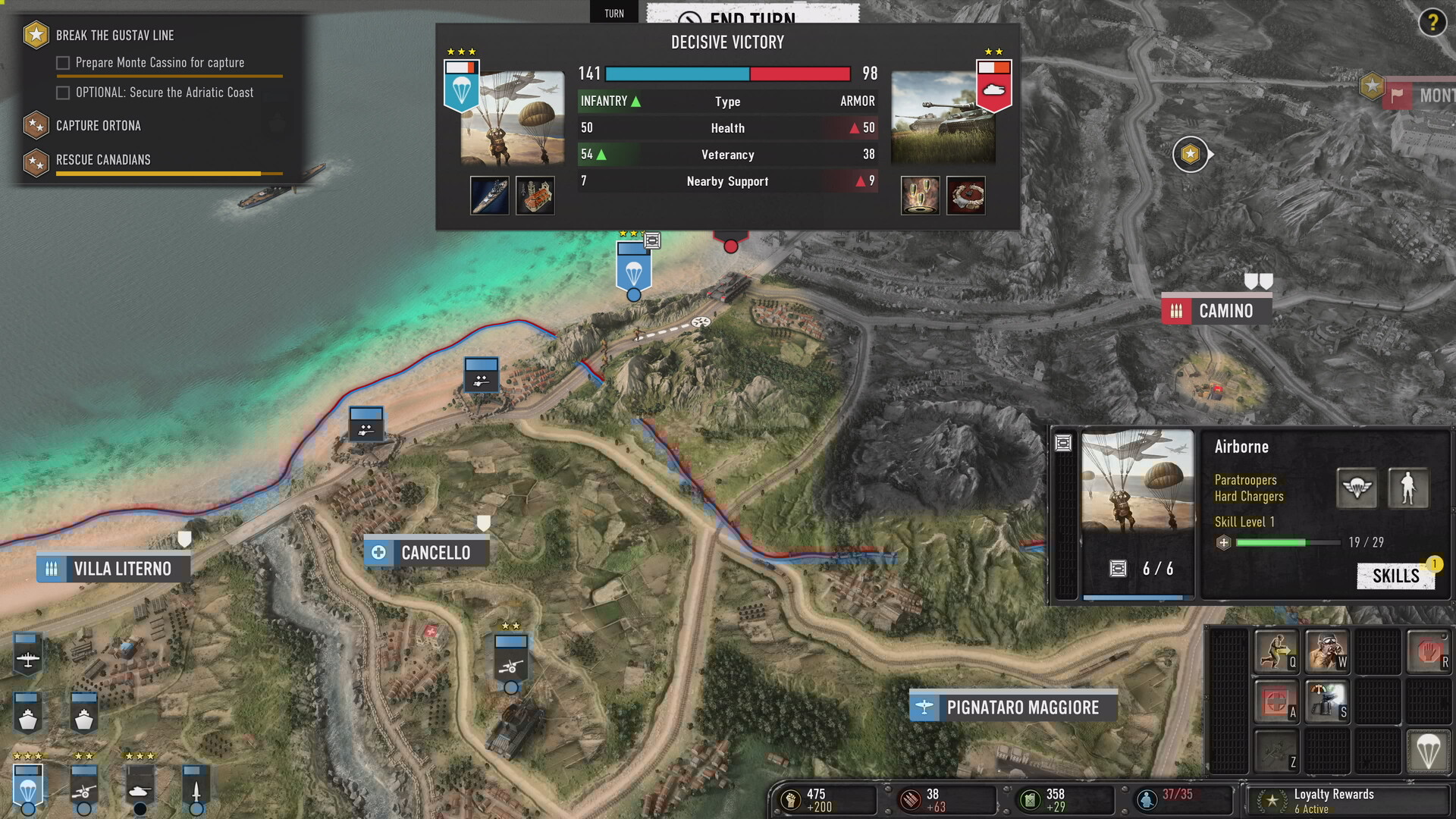The height and width of the screenshot is (819, 1456).
Task: Check OPTIONAL: Secure the Adriatic Coast
Action: 61,92
